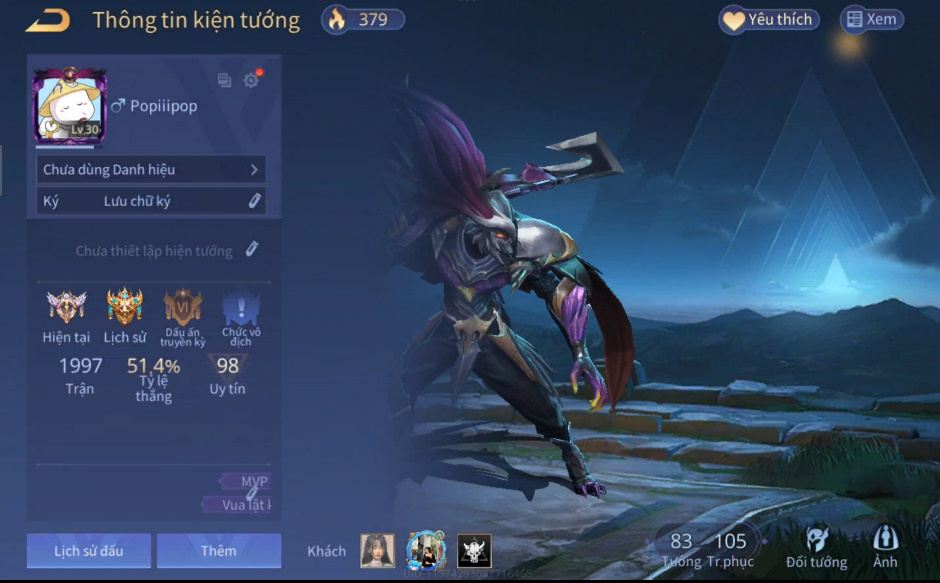Open profile settings gear icon

point(251,81)
